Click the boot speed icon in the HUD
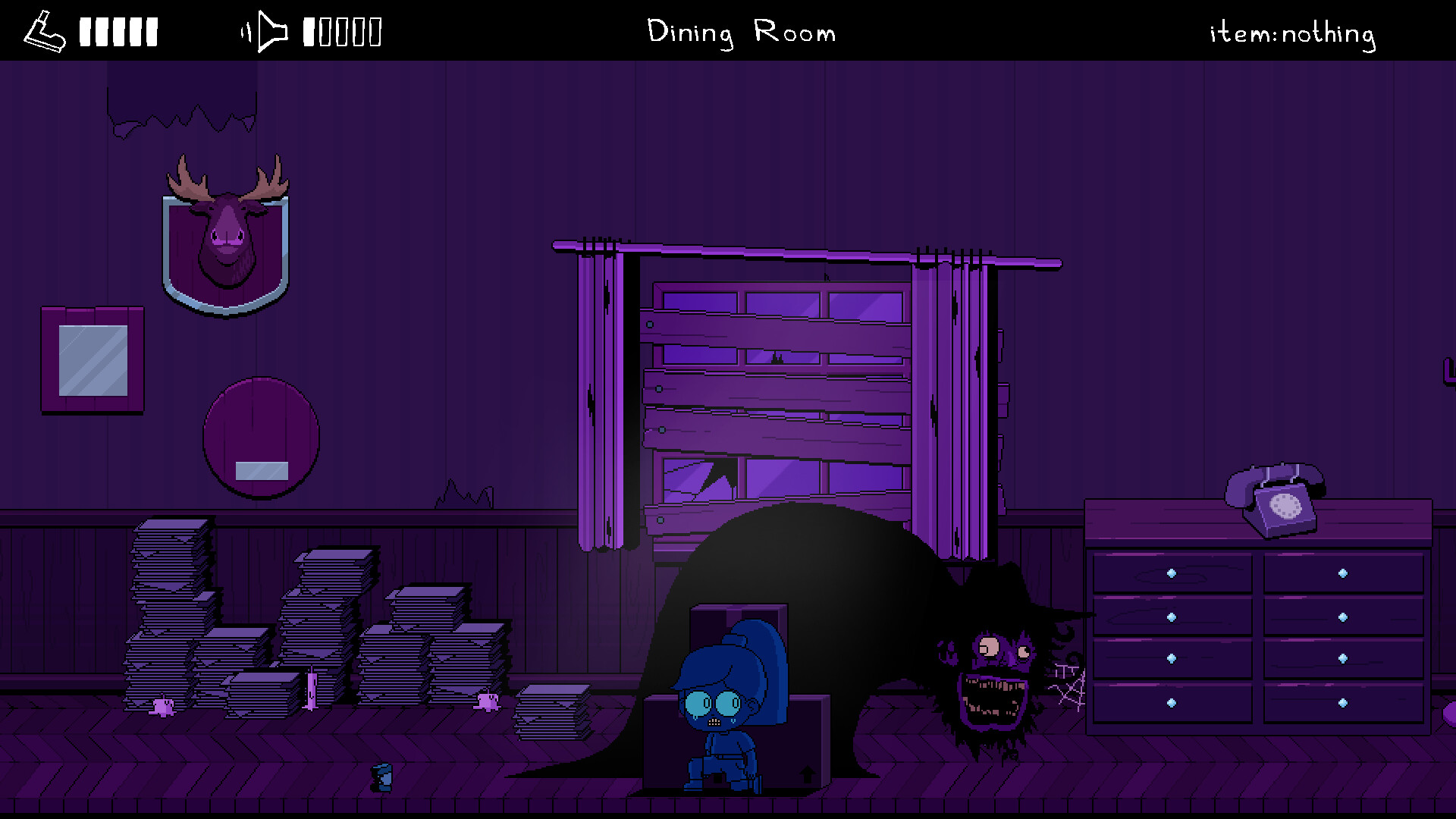Image resolution: width=1456 pixels, height=819 pixels. point(43,30)
